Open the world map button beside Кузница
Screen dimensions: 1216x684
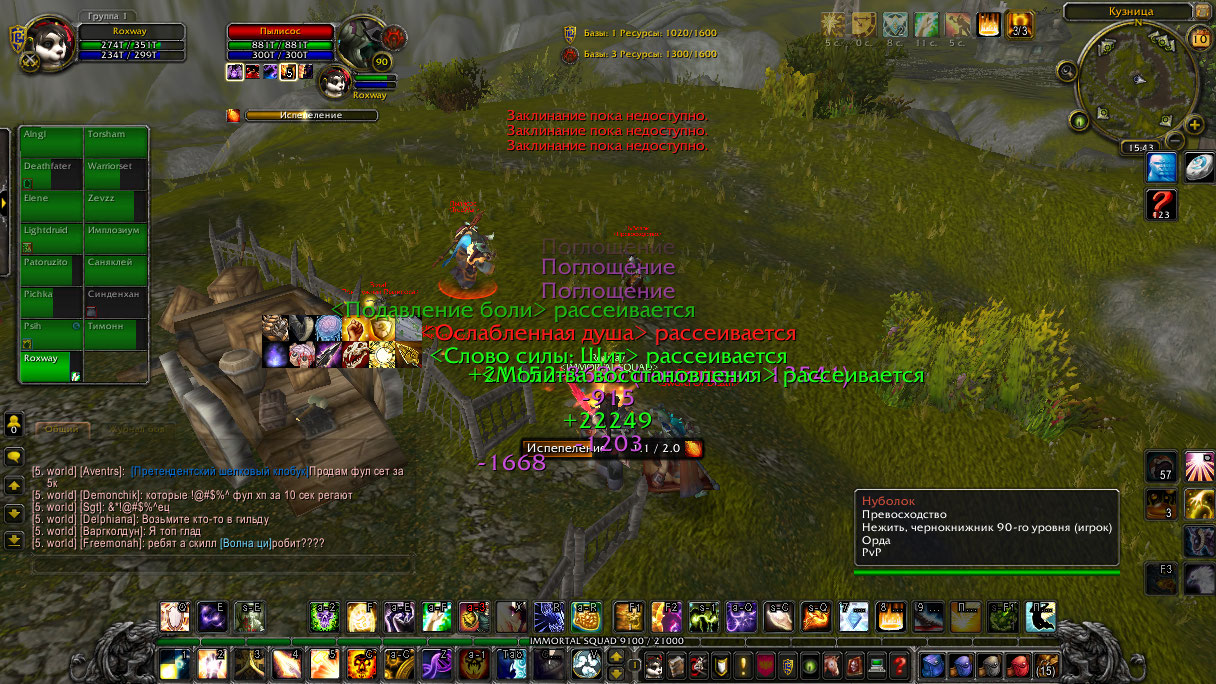(x=1203, y=11)
